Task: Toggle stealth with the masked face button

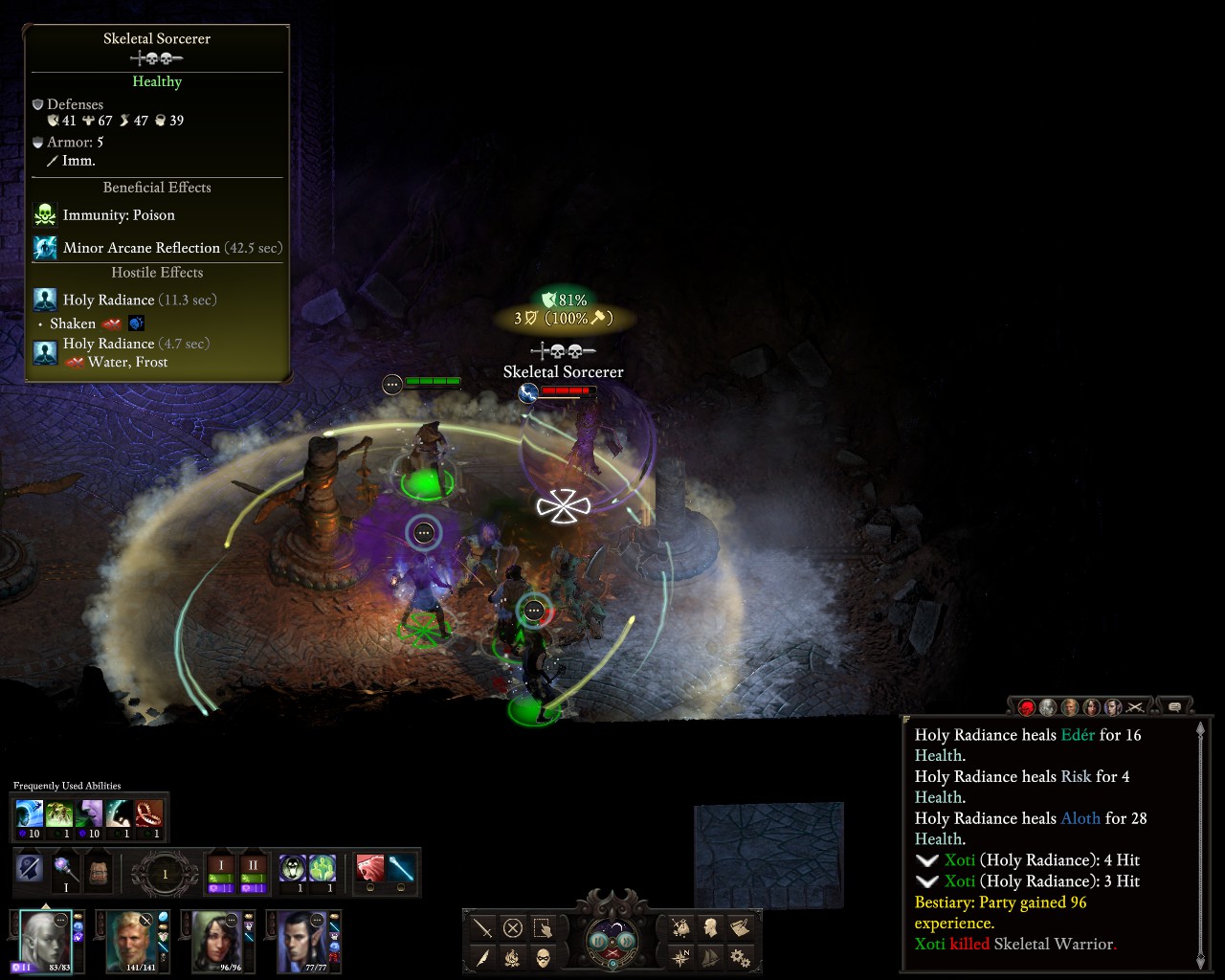Action: pos(543,957)
